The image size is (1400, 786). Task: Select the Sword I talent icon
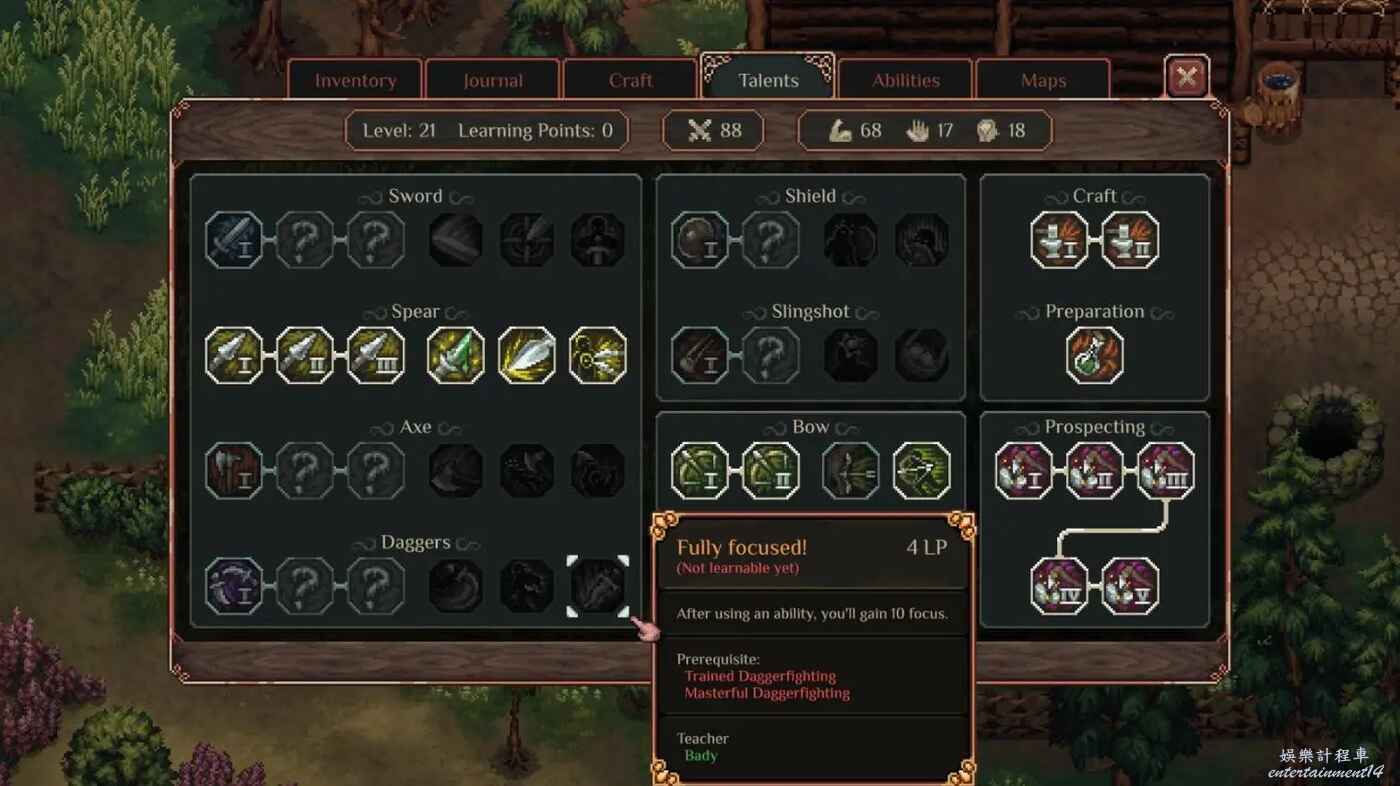(x=234, y=240)
